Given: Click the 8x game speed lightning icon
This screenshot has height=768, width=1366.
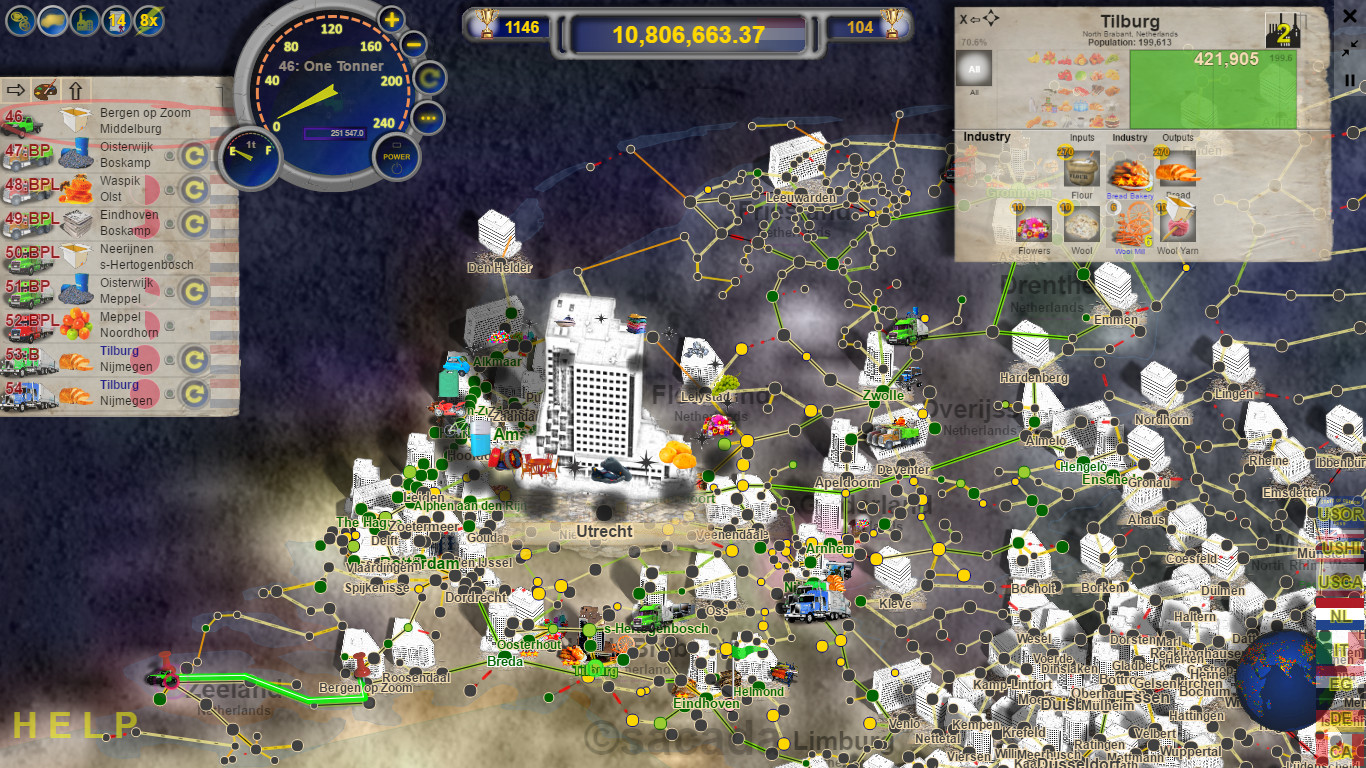Looking at the screenshot, I should click(149, 20).
